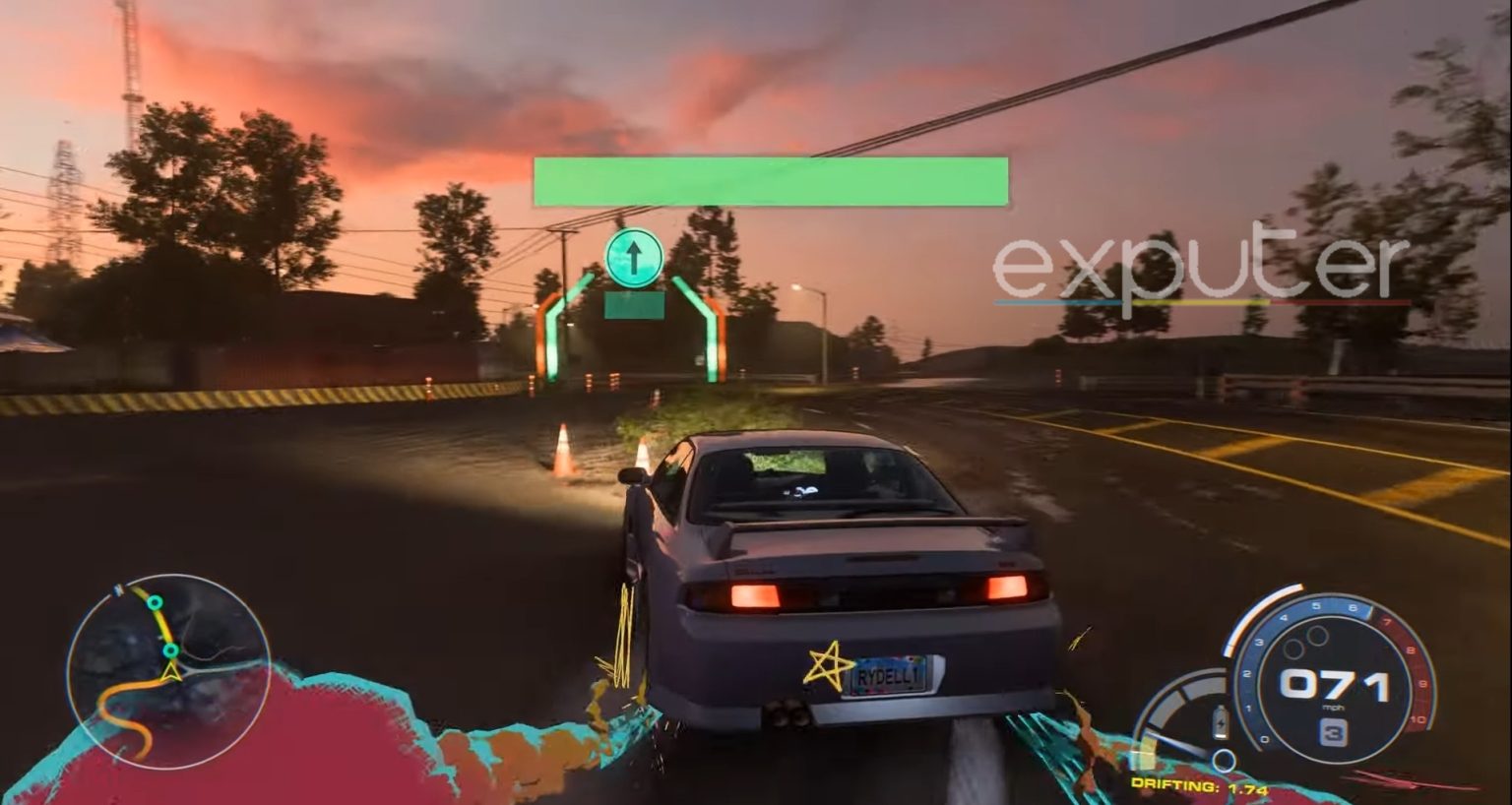Viewport: 1512px width, 805px height.
Task: Click the circular ring below the nitrous meter
Action: (1223, 760)
